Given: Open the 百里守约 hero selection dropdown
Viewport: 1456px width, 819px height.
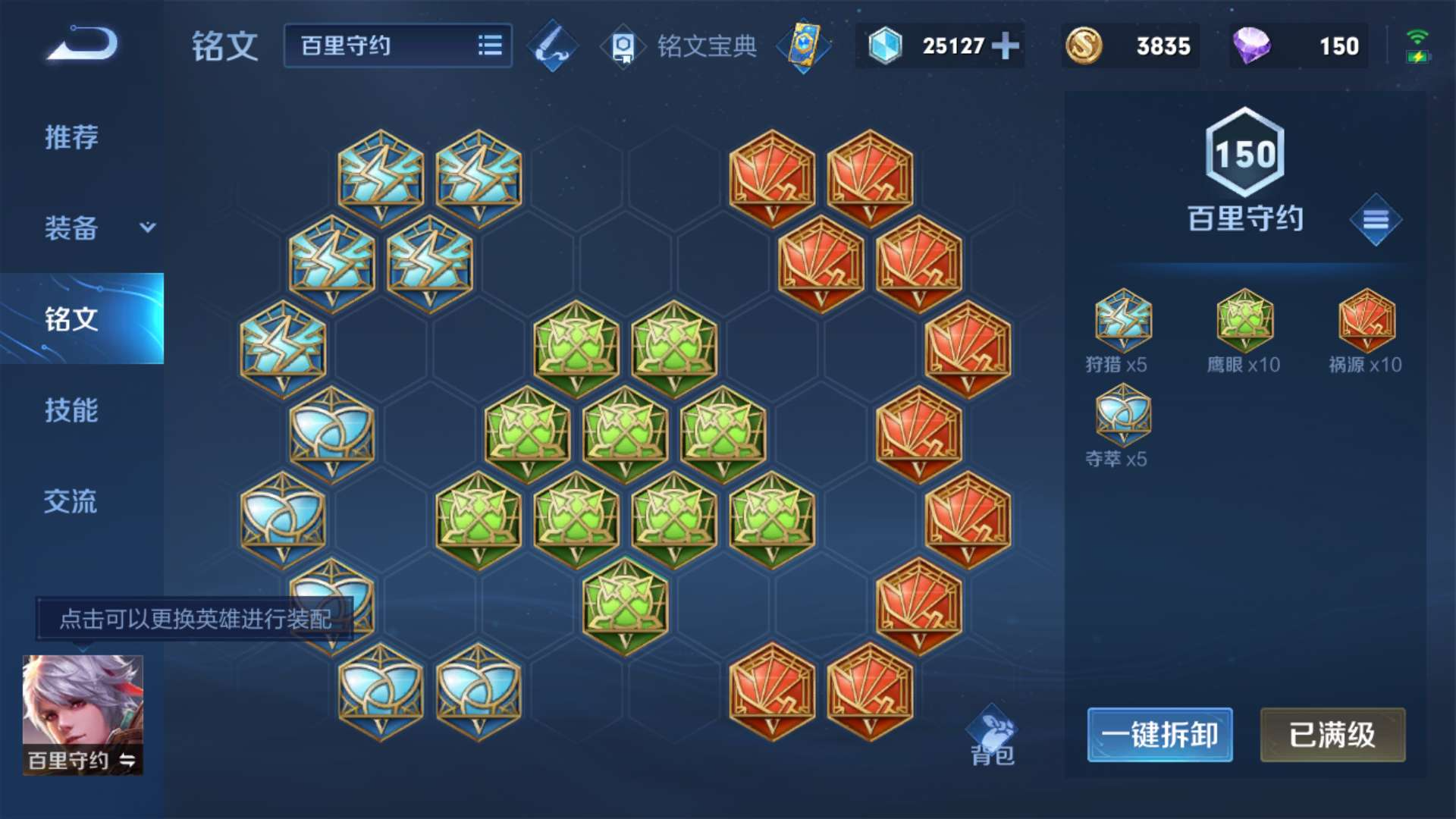Looking at the screenshot, I should (x=379, y=46).
